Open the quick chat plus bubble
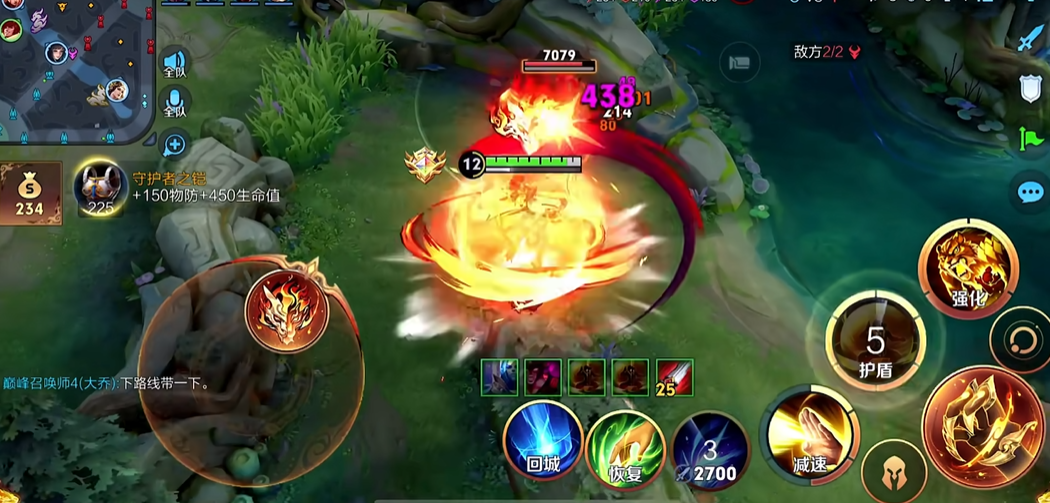 pyautogui.click(x=174, y=145)
